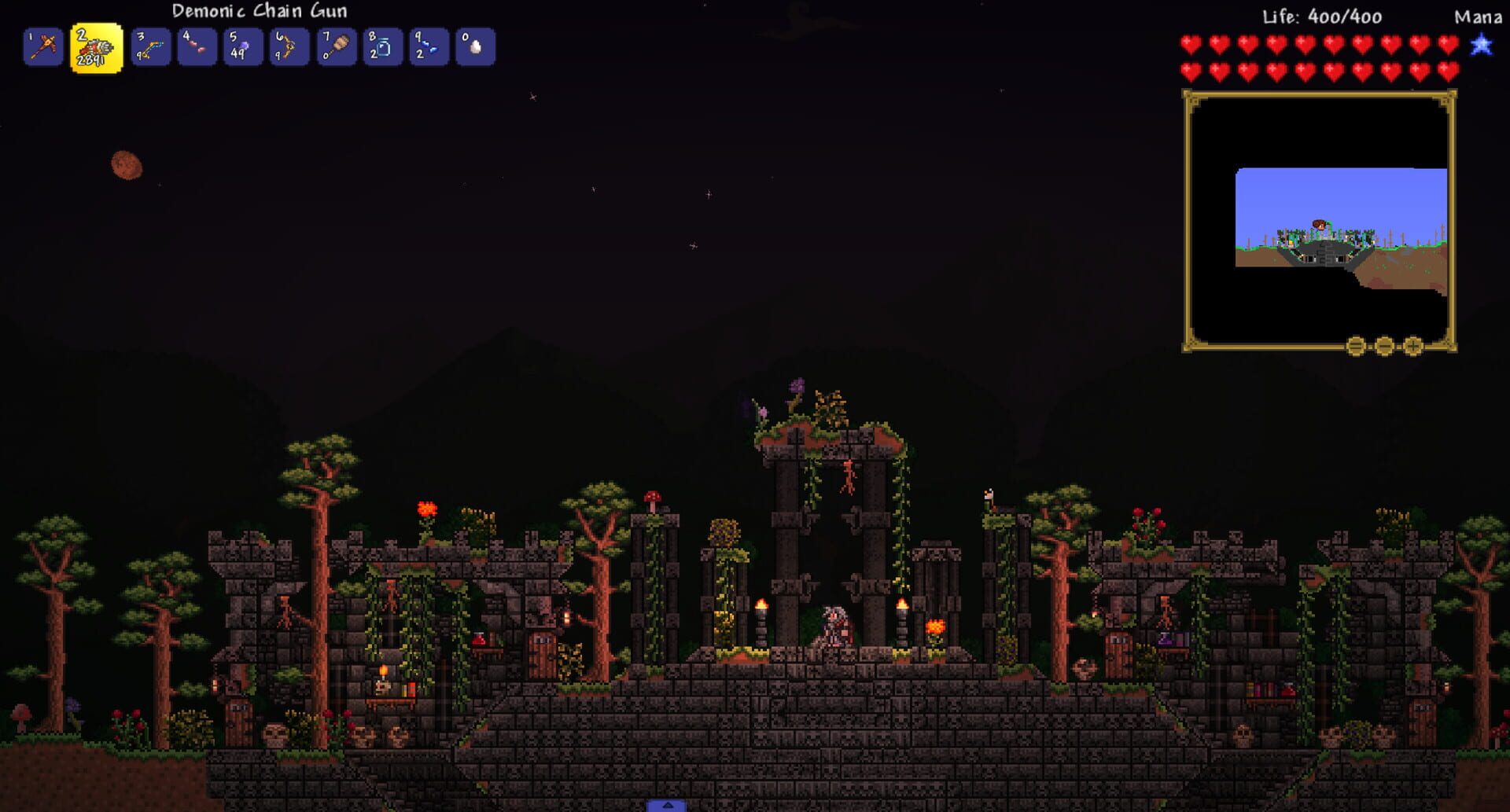Select the blue potion jar in slot 8
Viewport: 1510px width, 812px height.
pyautogui.click(x=382, y=47)
